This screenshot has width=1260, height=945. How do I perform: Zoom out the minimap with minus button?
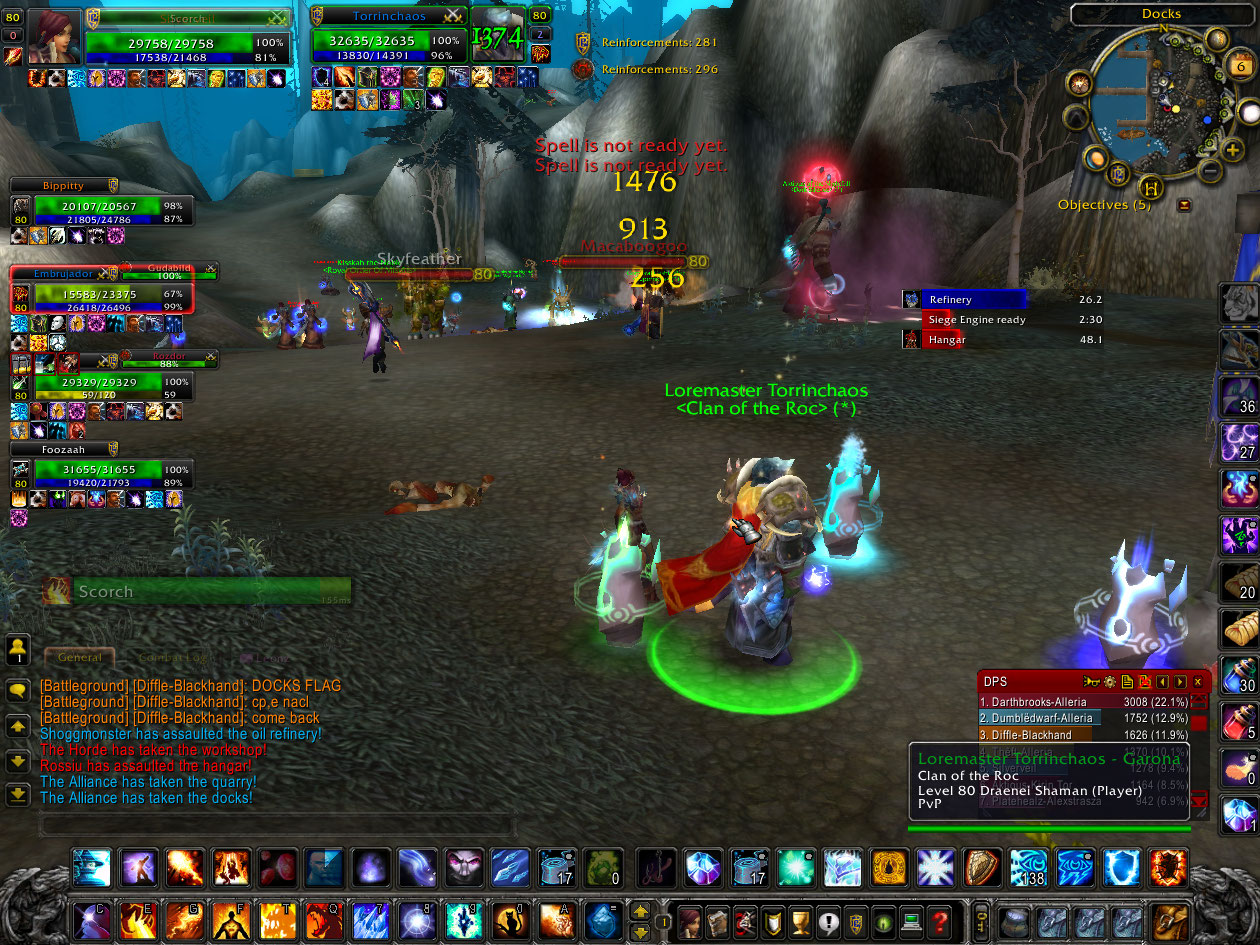point(1209,171)
